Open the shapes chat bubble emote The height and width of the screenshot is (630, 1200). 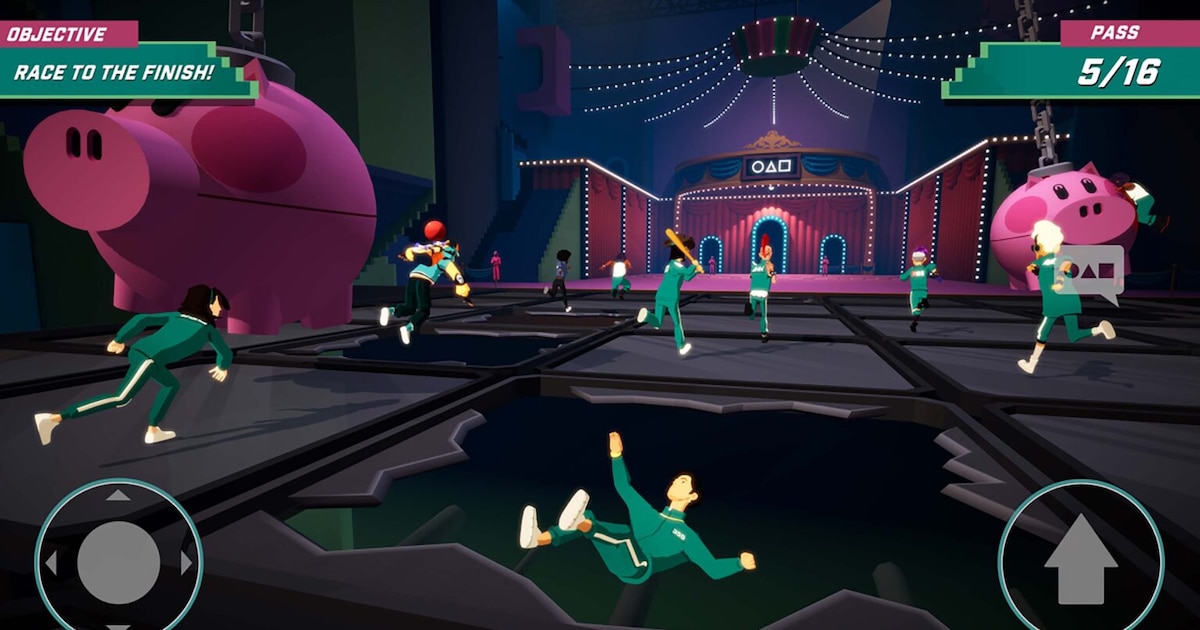(x=1094, y=270)
